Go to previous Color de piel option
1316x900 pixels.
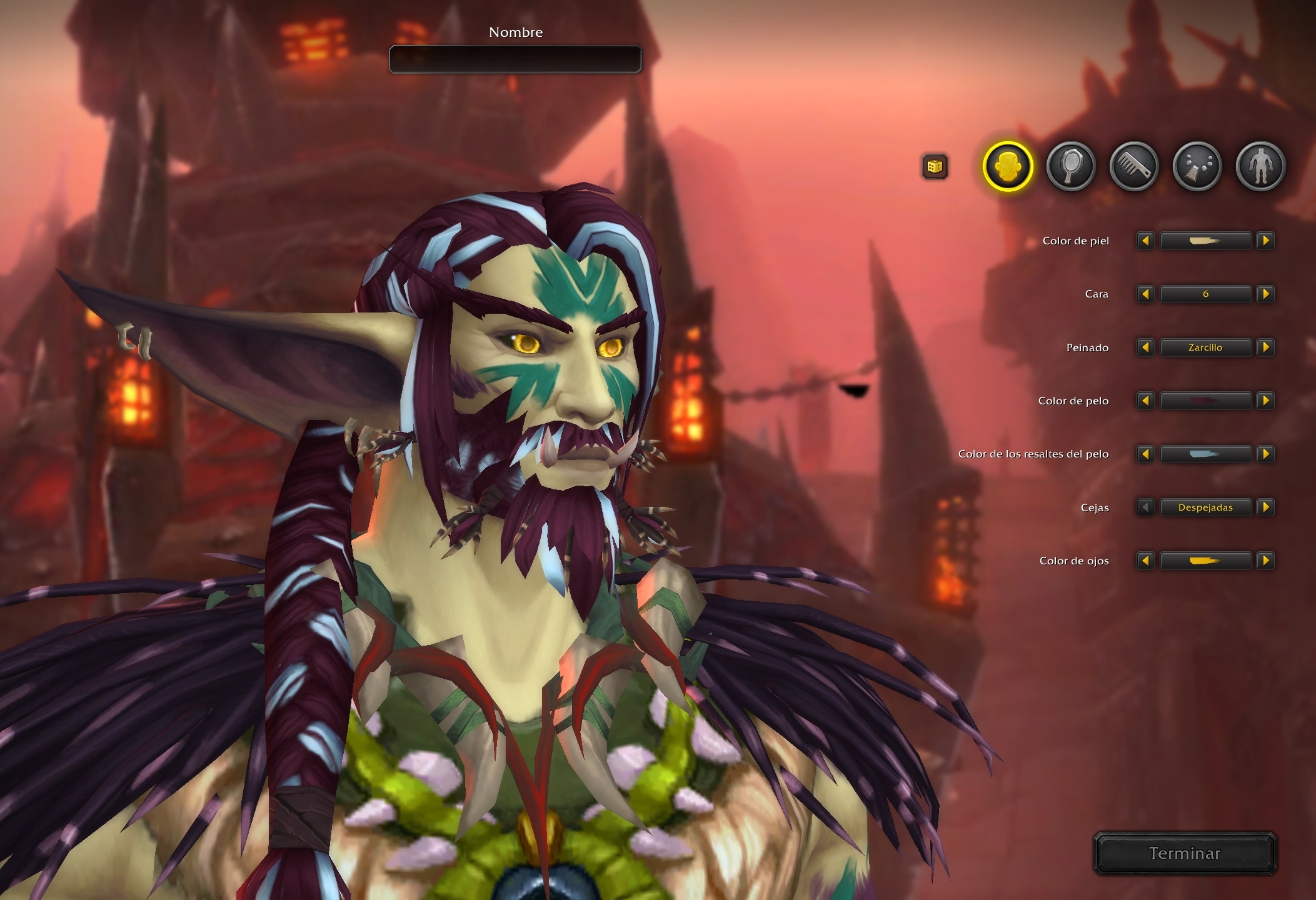1145,241
